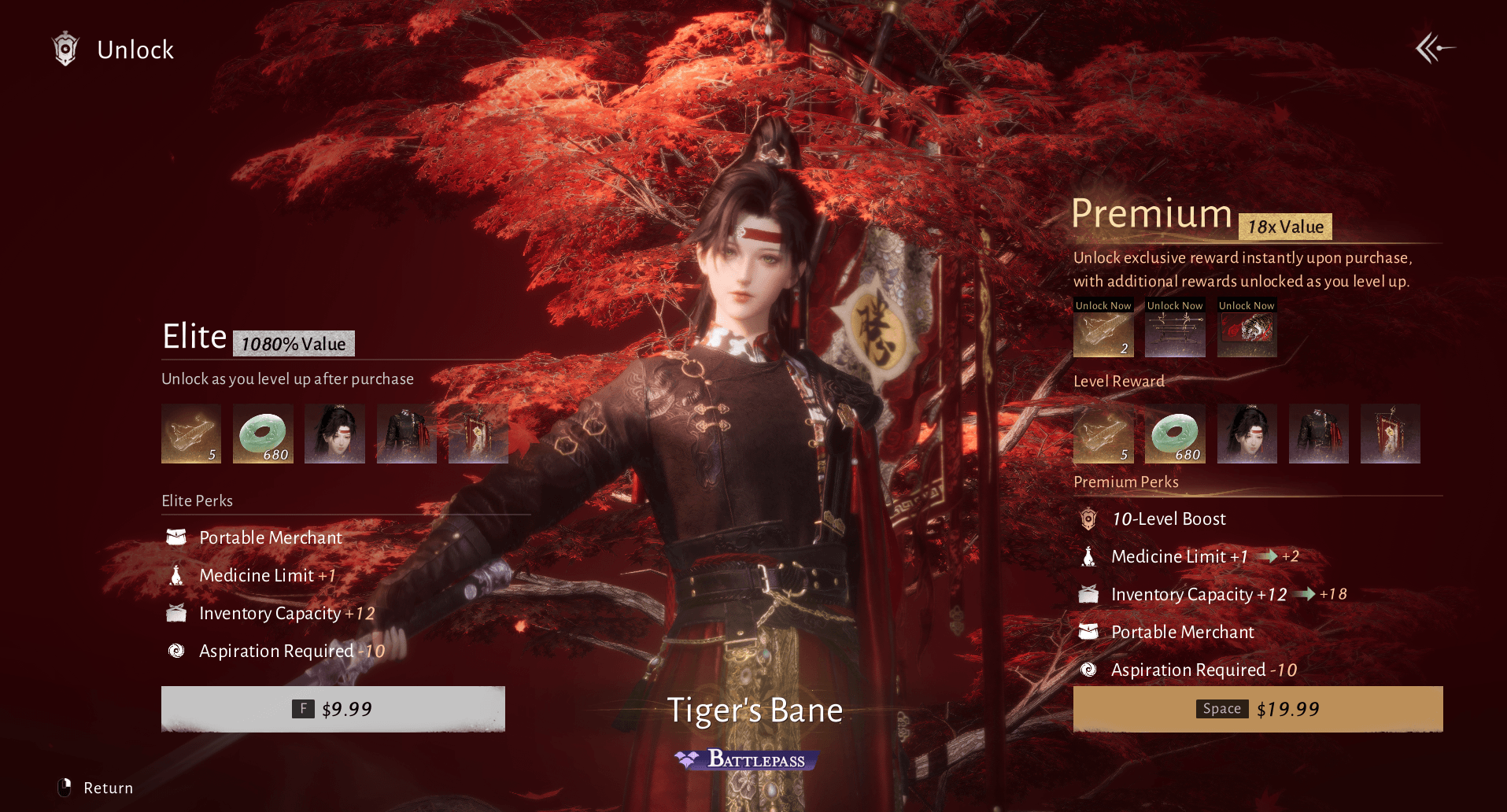Select the Elite item reward with quantity 5
1507x812 pixels.
[x=191, y=434]
